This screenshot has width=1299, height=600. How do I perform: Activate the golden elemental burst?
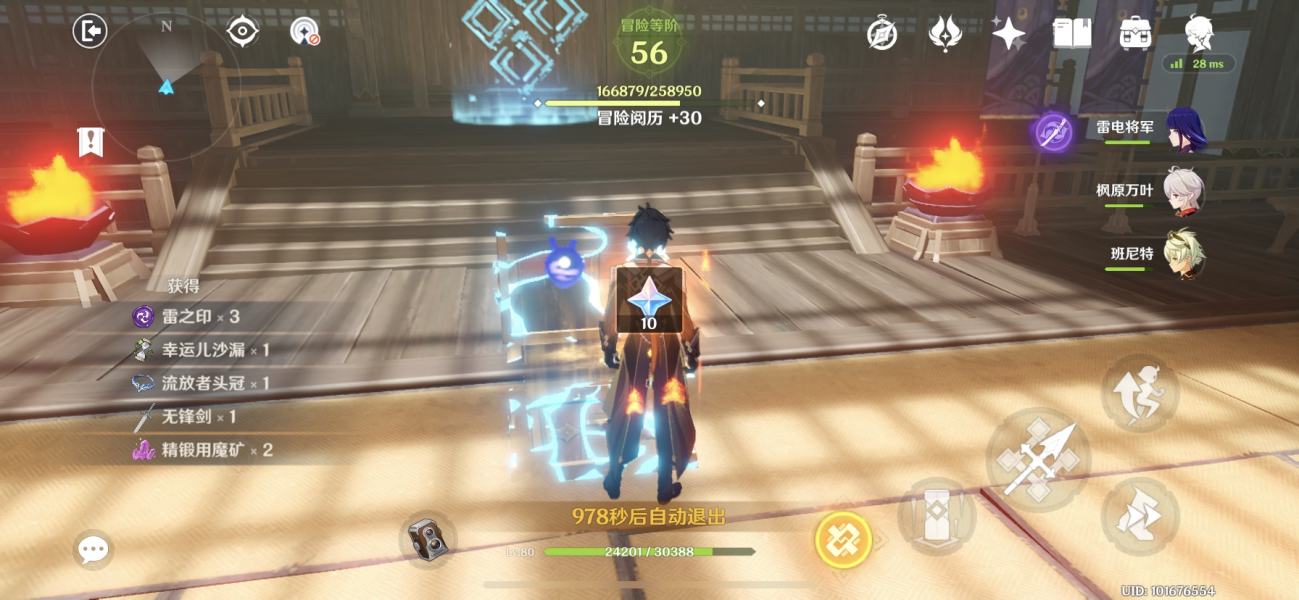pos(843,540)
